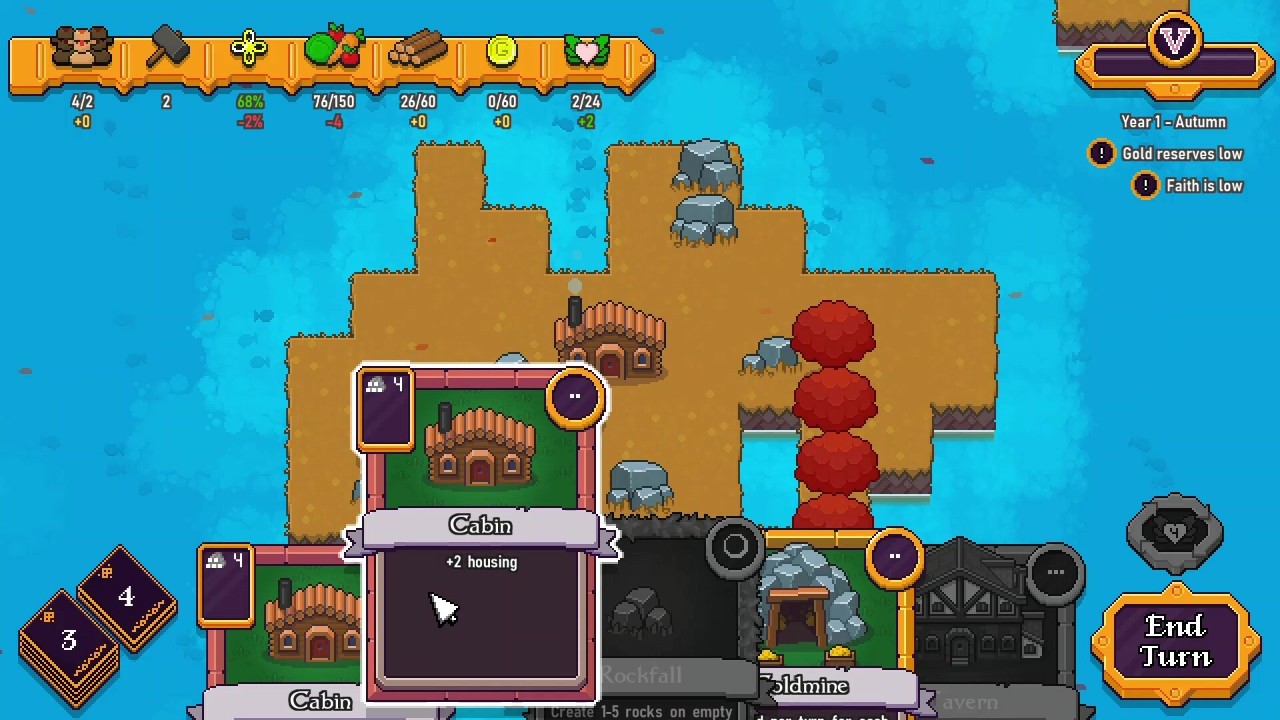The width and height of the screenshot is (1280, 720).
Task: Play the enlarged Cabin card showing +2 housing
Action: pos(480,530)
